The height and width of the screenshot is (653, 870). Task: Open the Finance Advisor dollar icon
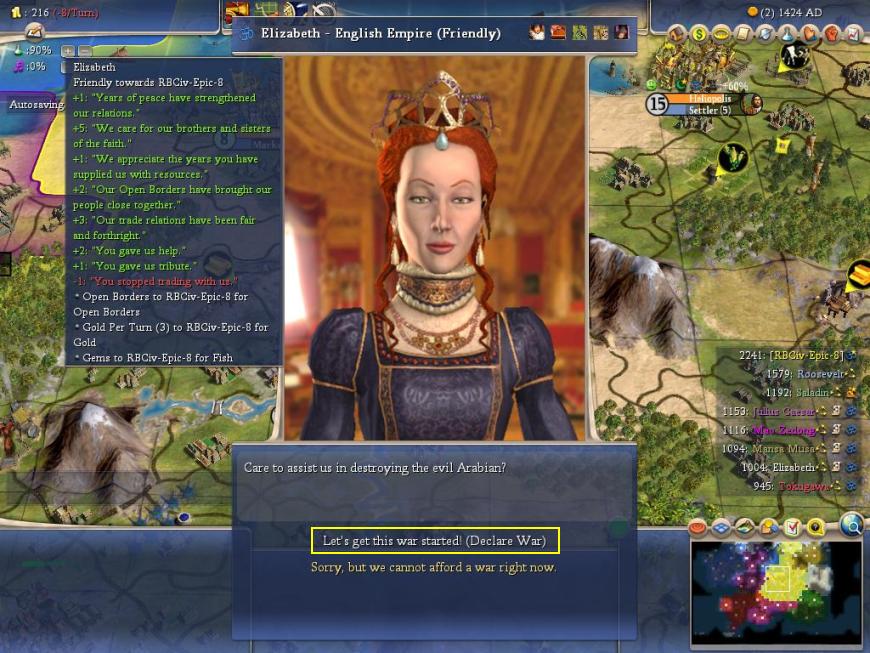[x=699, y=33]
